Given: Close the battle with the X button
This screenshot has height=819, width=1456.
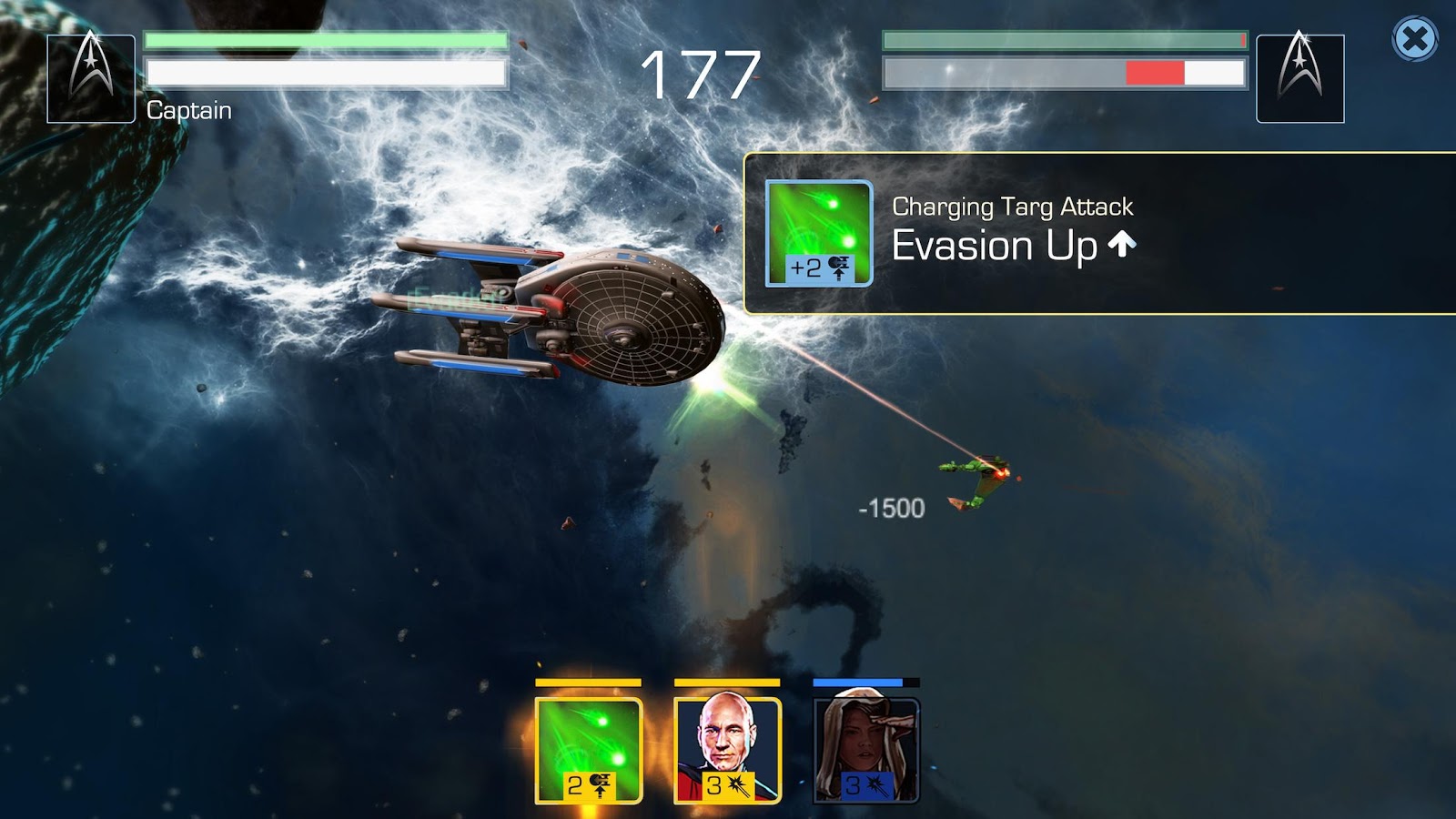Looking at the screenshot, I should point(1414,39).
